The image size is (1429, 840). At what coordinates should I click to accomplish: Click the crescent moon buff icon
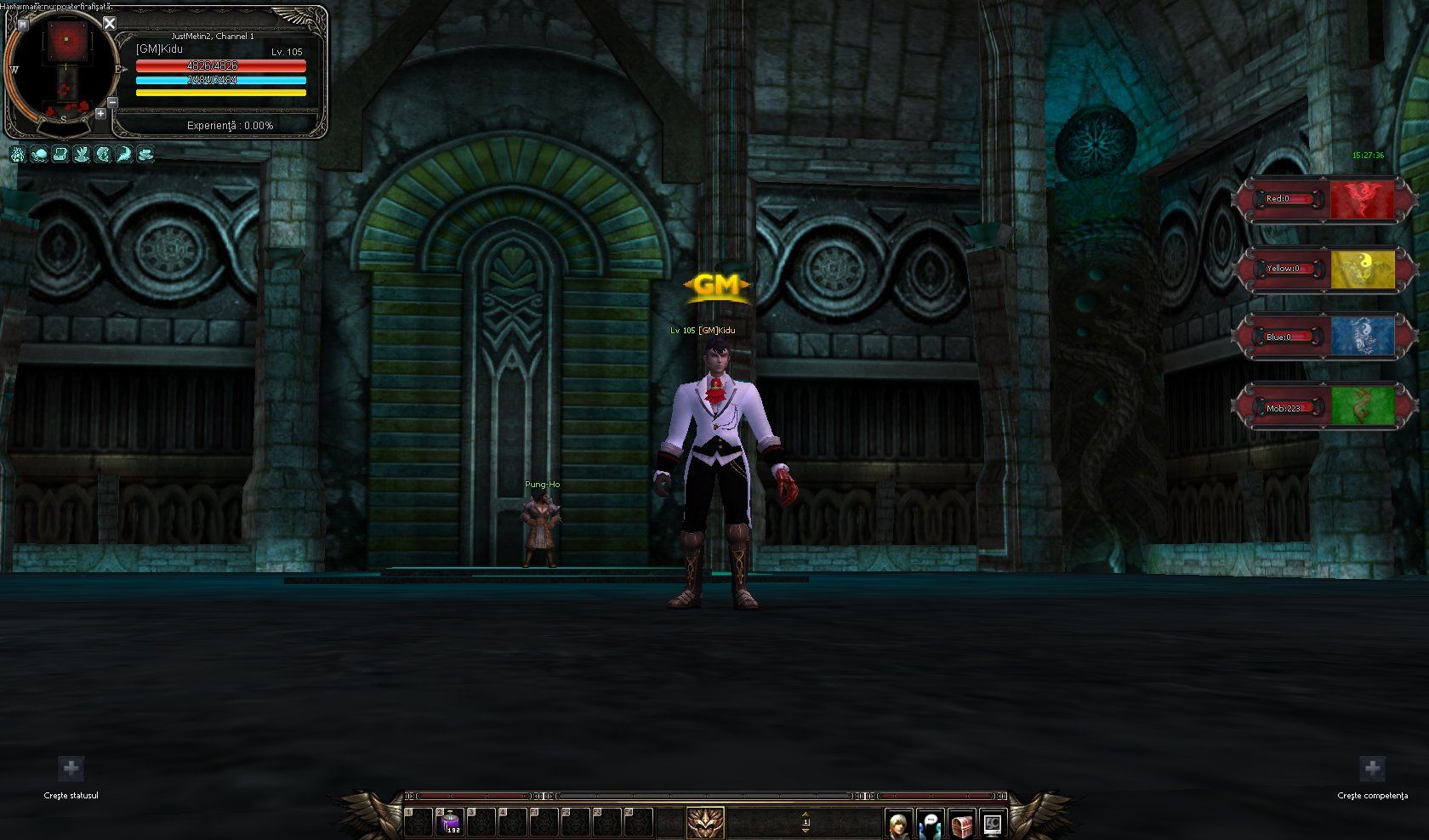point(124,154)
